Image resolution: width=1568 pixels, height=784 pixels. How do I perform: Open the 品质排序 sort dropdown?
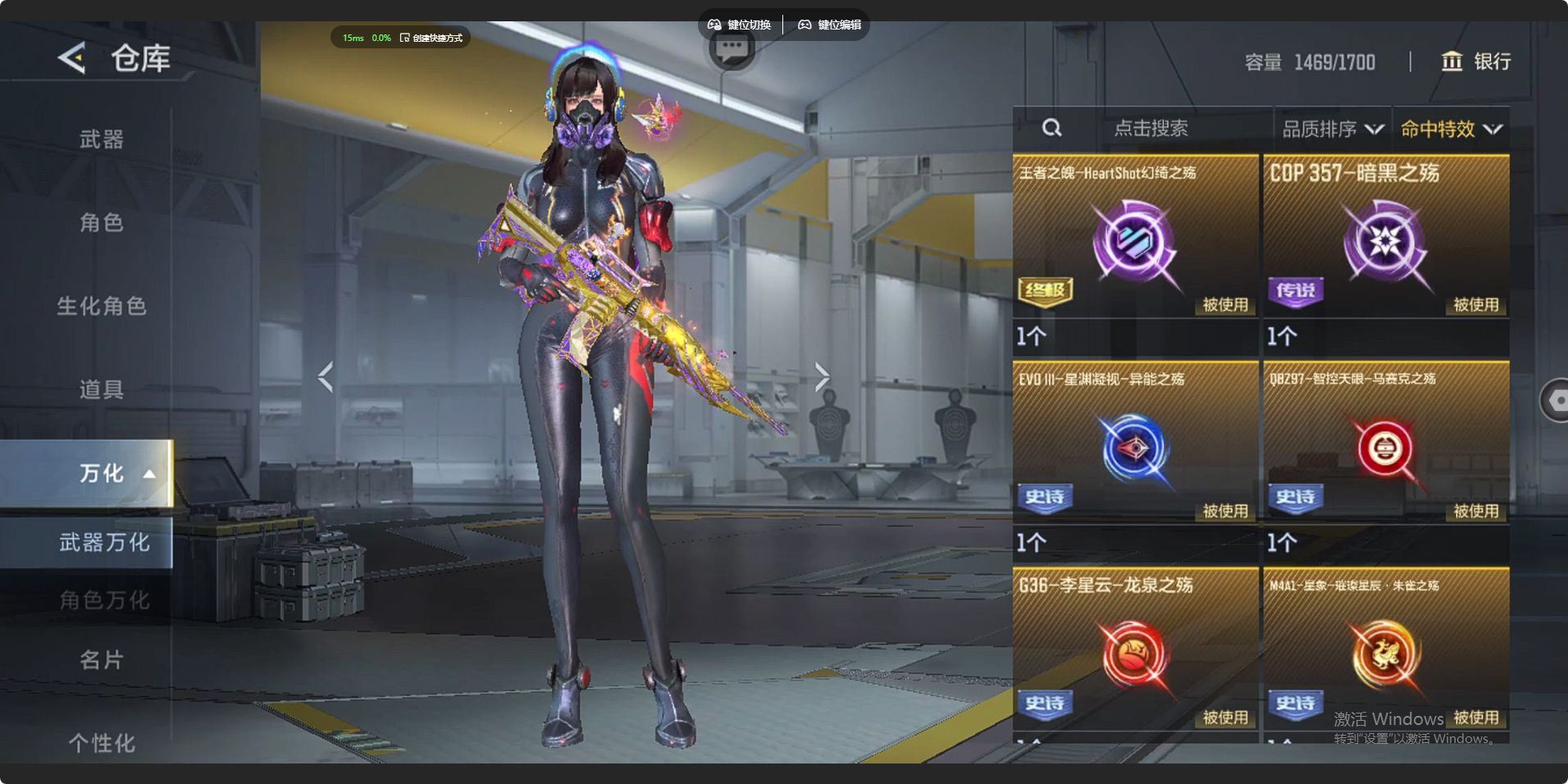point(1332,129)
